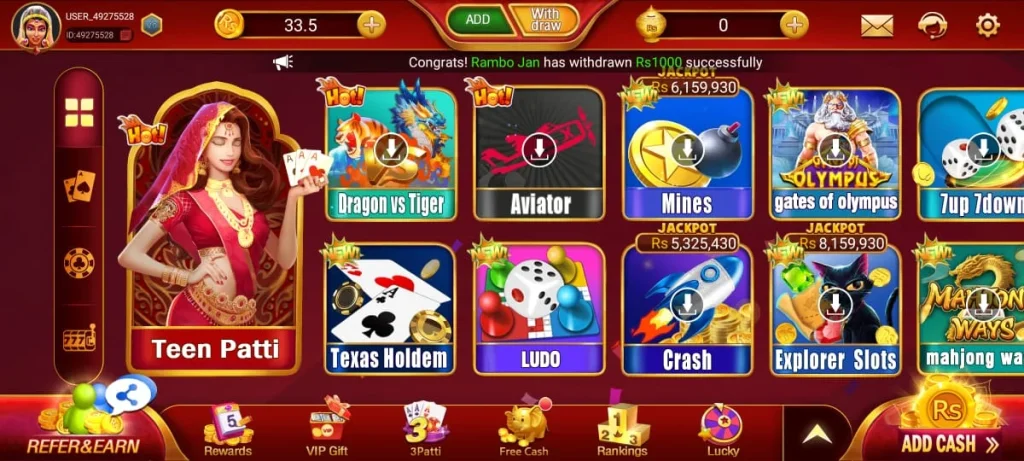The image size is (1024, 461).
Task: Open the Teen Patti game
Action: [214, 240]
